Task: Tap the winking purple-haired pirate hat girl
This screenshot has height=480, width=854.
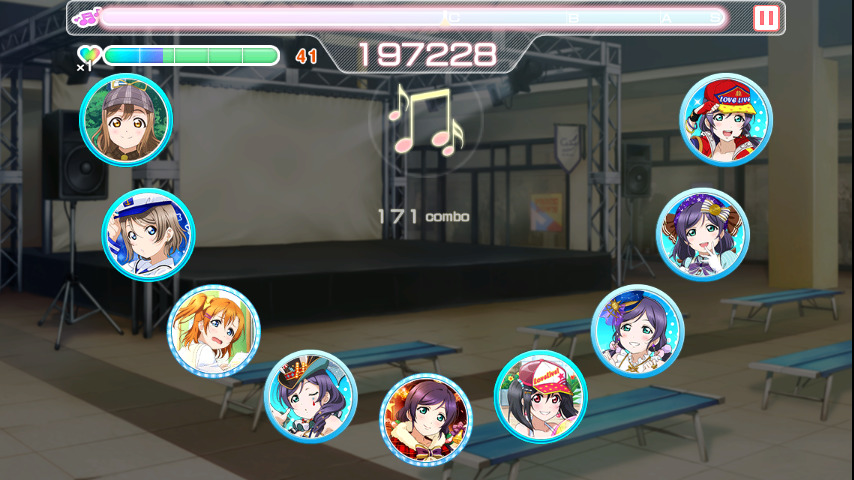Action: click(x=311, y=396)
